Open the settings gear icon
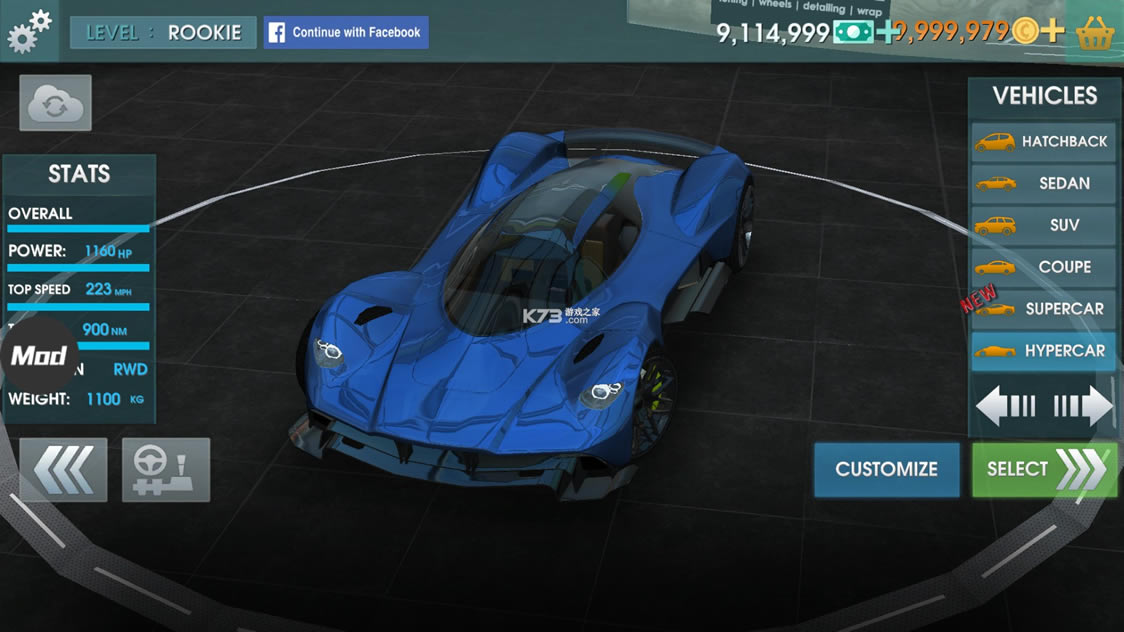 coord(29,31)
